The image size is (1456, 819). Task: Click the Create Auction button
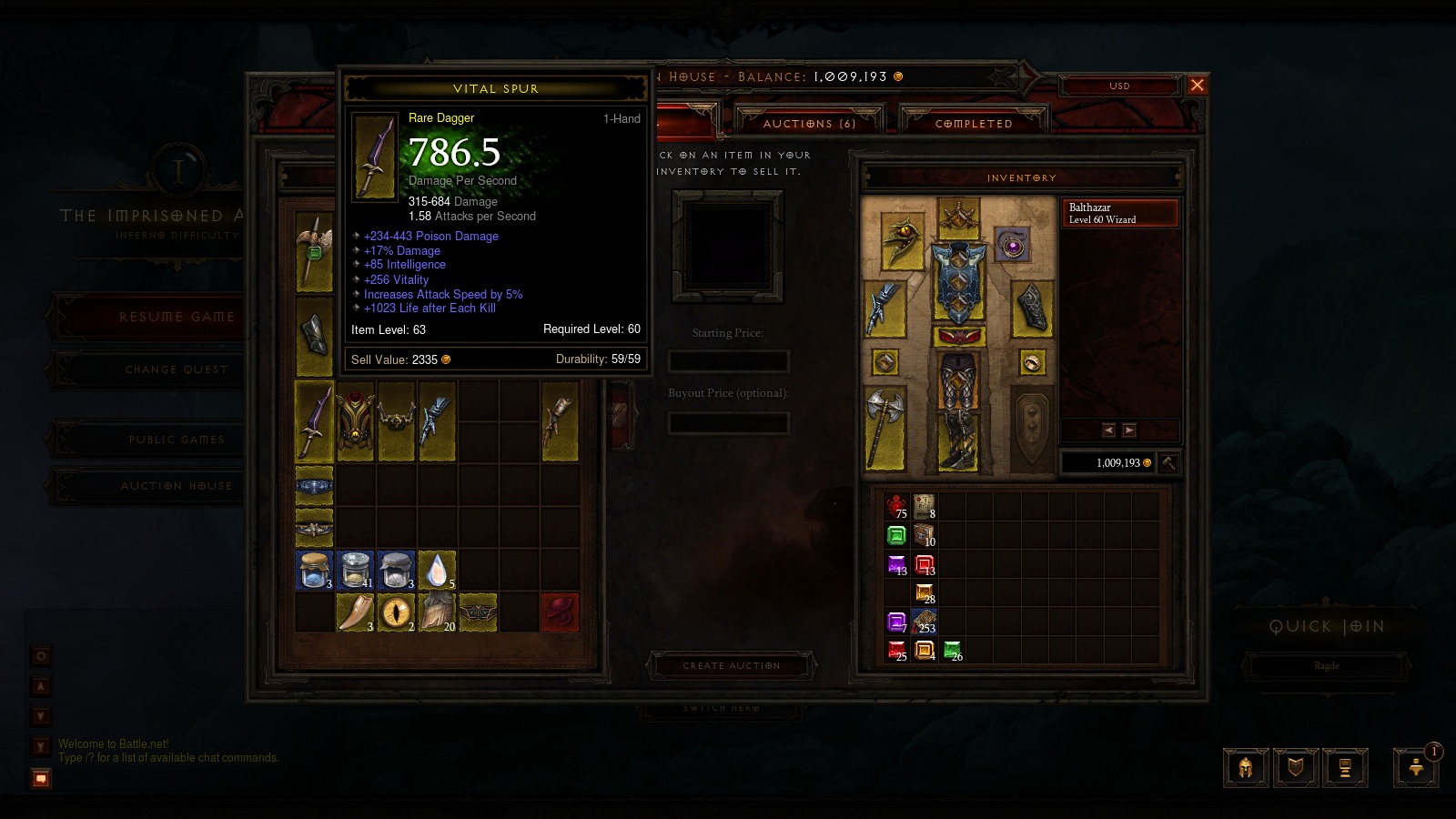[732, 665]
